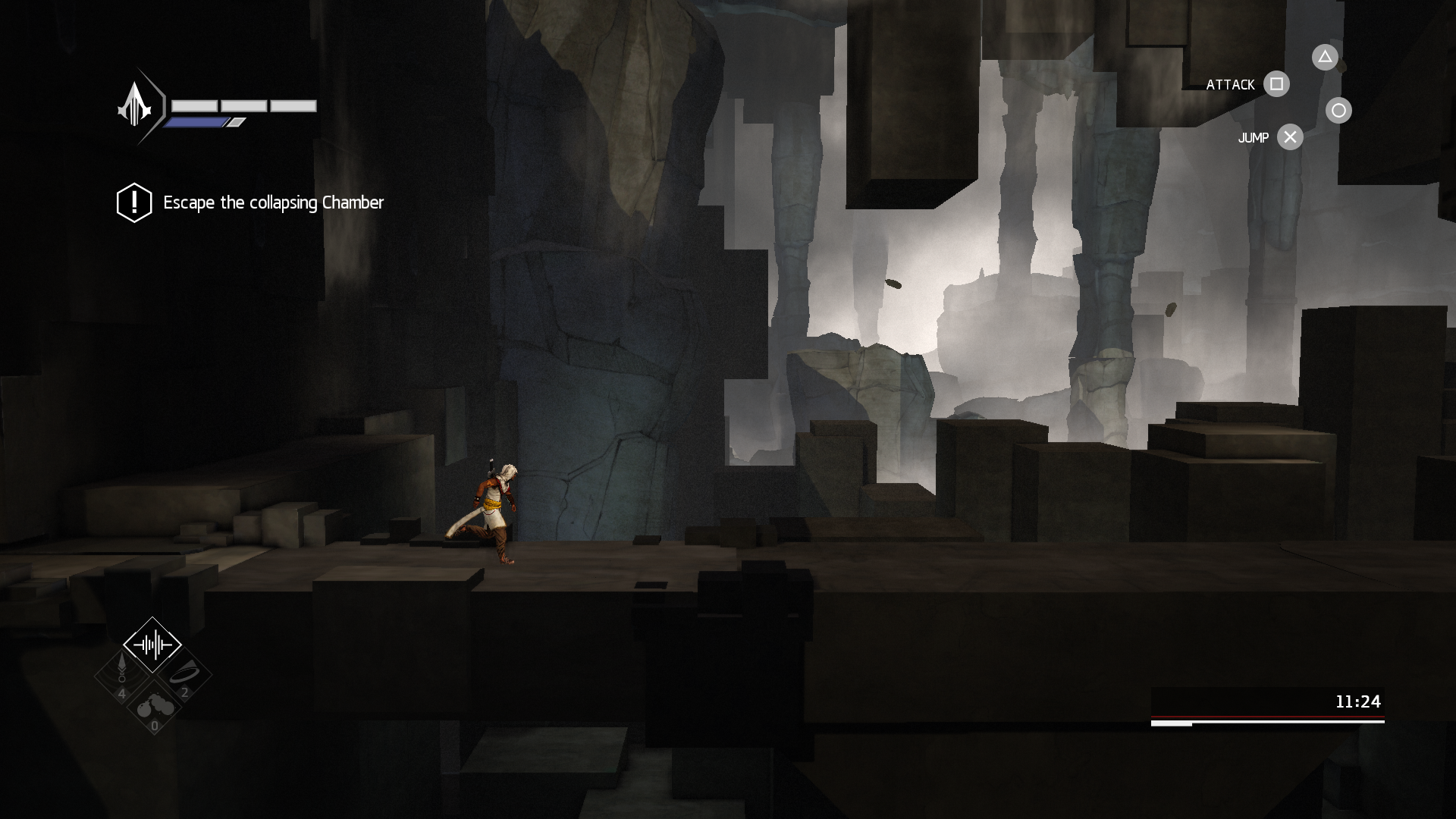The image size is (1456, 819).
Task: Pick the smoke bomb tool slot
Action: tap(153, 708)
